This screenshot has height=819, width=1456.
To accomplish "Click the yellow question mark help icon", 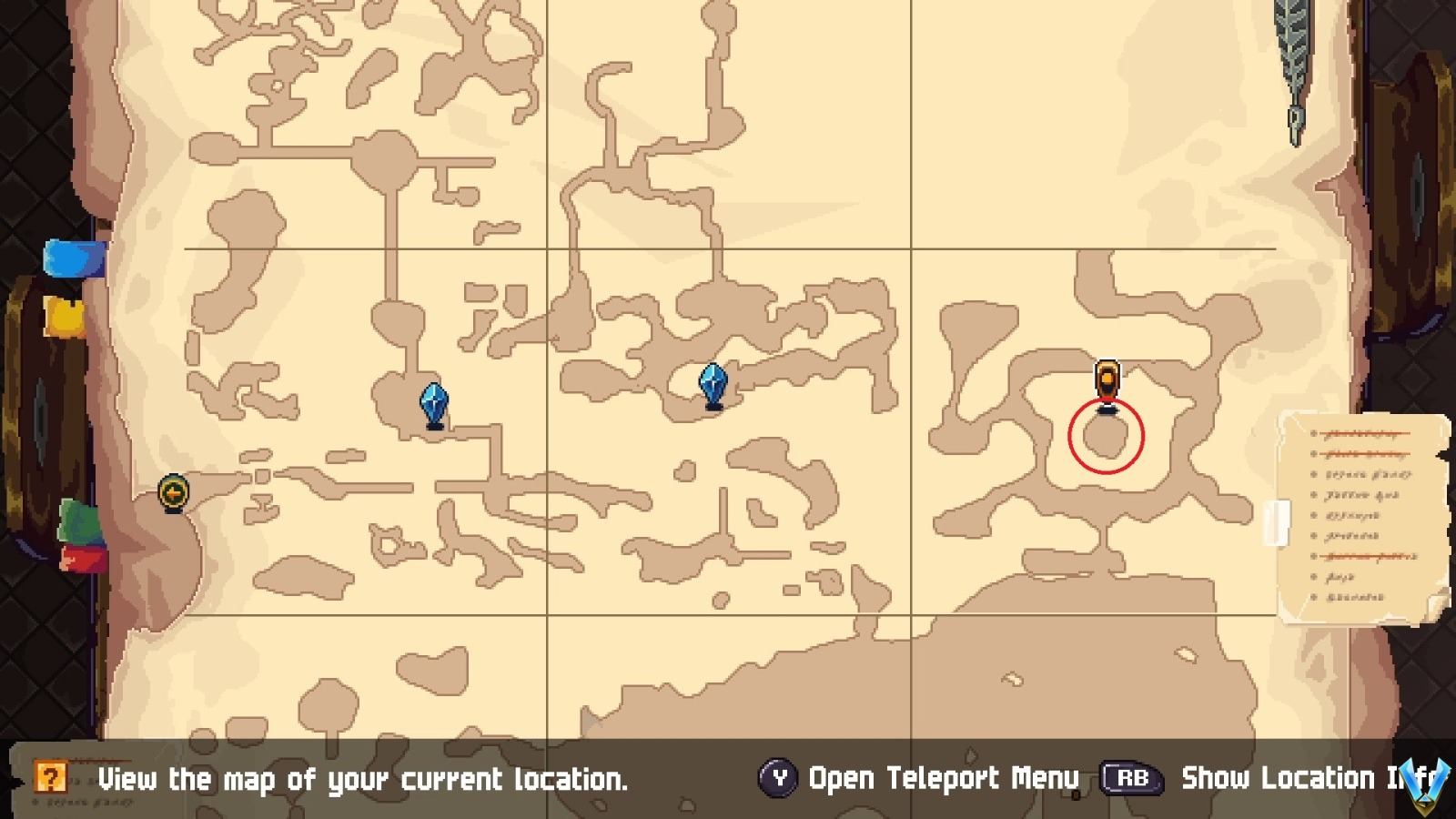I will pyautogui.click(x=52, y=778).
